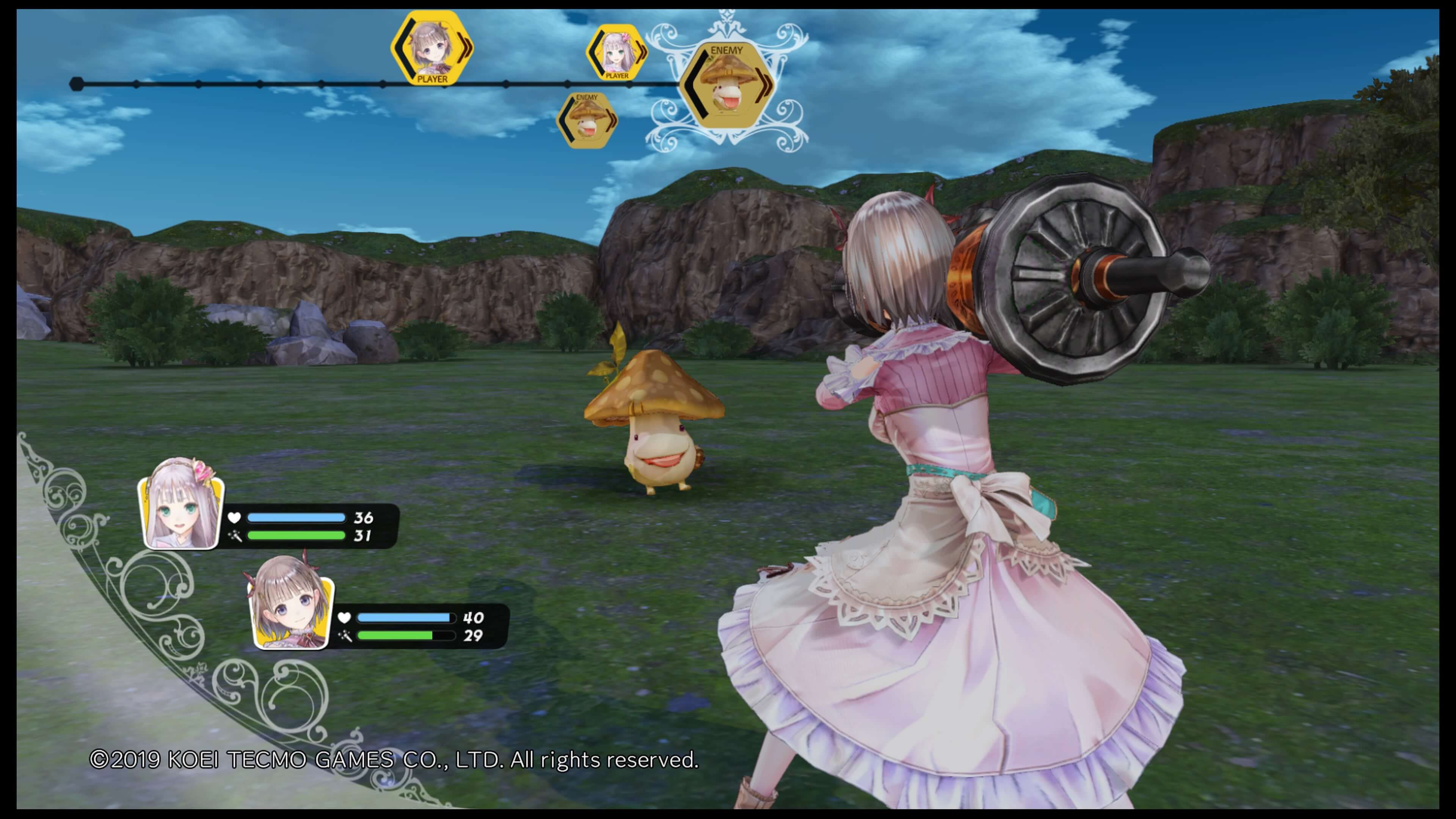Select the silver-haired girl's turn icon on the timeline
Screen dimensions: 1456x819
[x=616, y=53]
